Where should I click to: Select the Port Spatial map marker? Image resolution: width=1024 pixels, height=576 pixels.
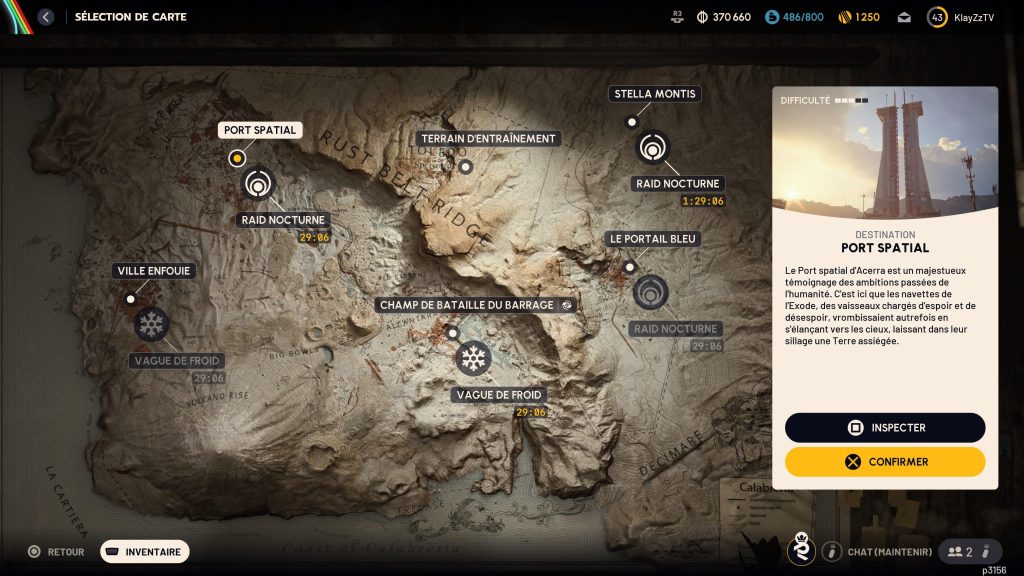237,157
